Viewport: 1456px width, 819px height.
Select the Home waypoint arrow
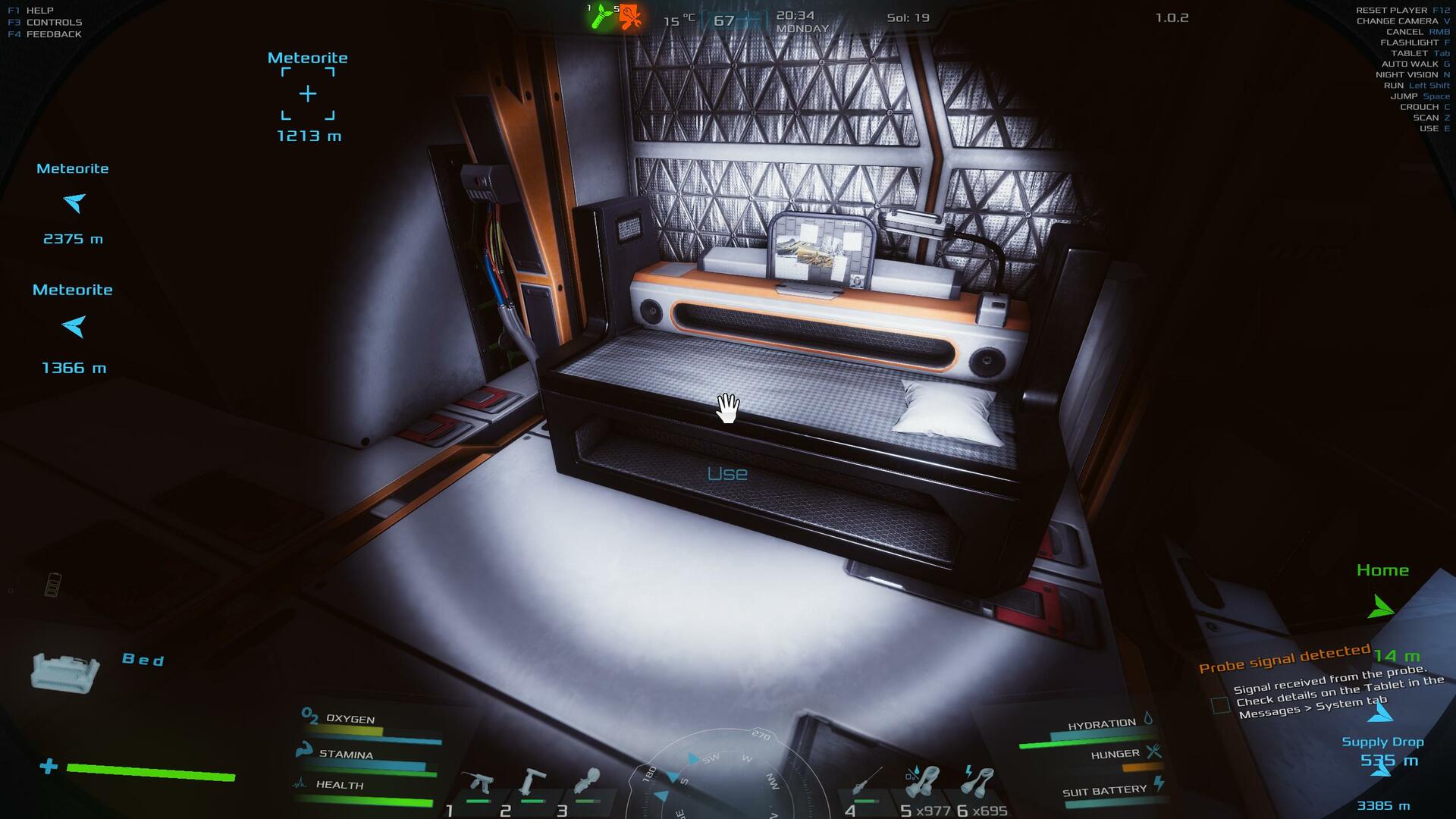pos(1380,607)
